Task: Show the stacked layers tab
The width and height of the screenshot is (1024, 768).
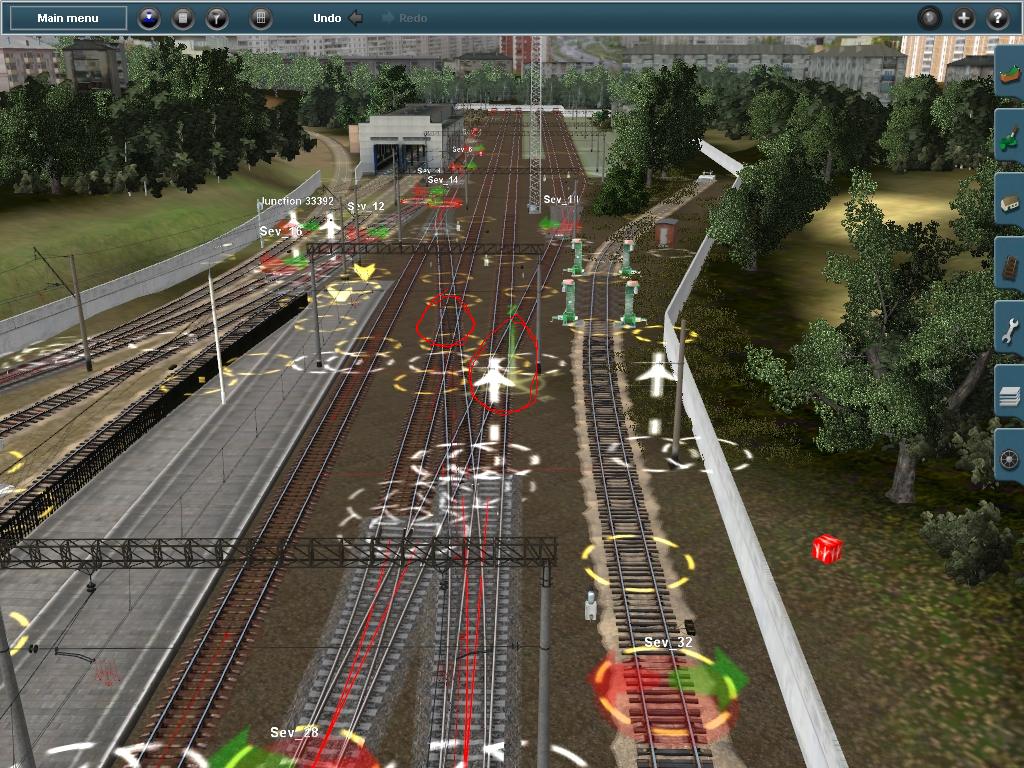Action: point(1009,394)
